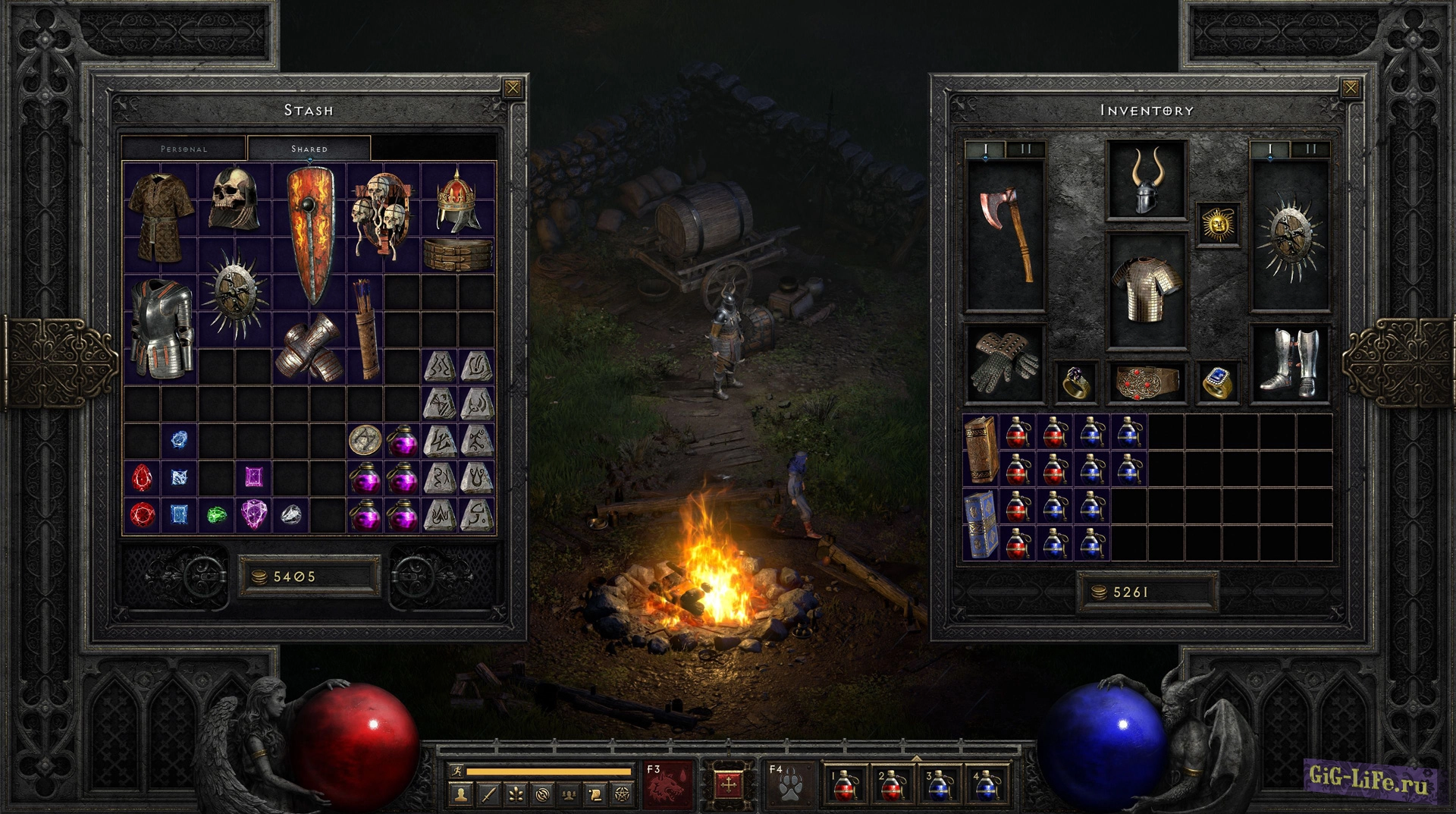This screenshot has height=814, width=1456.
Task: Pick the brown tome in inventory
Action: (981, 449)
